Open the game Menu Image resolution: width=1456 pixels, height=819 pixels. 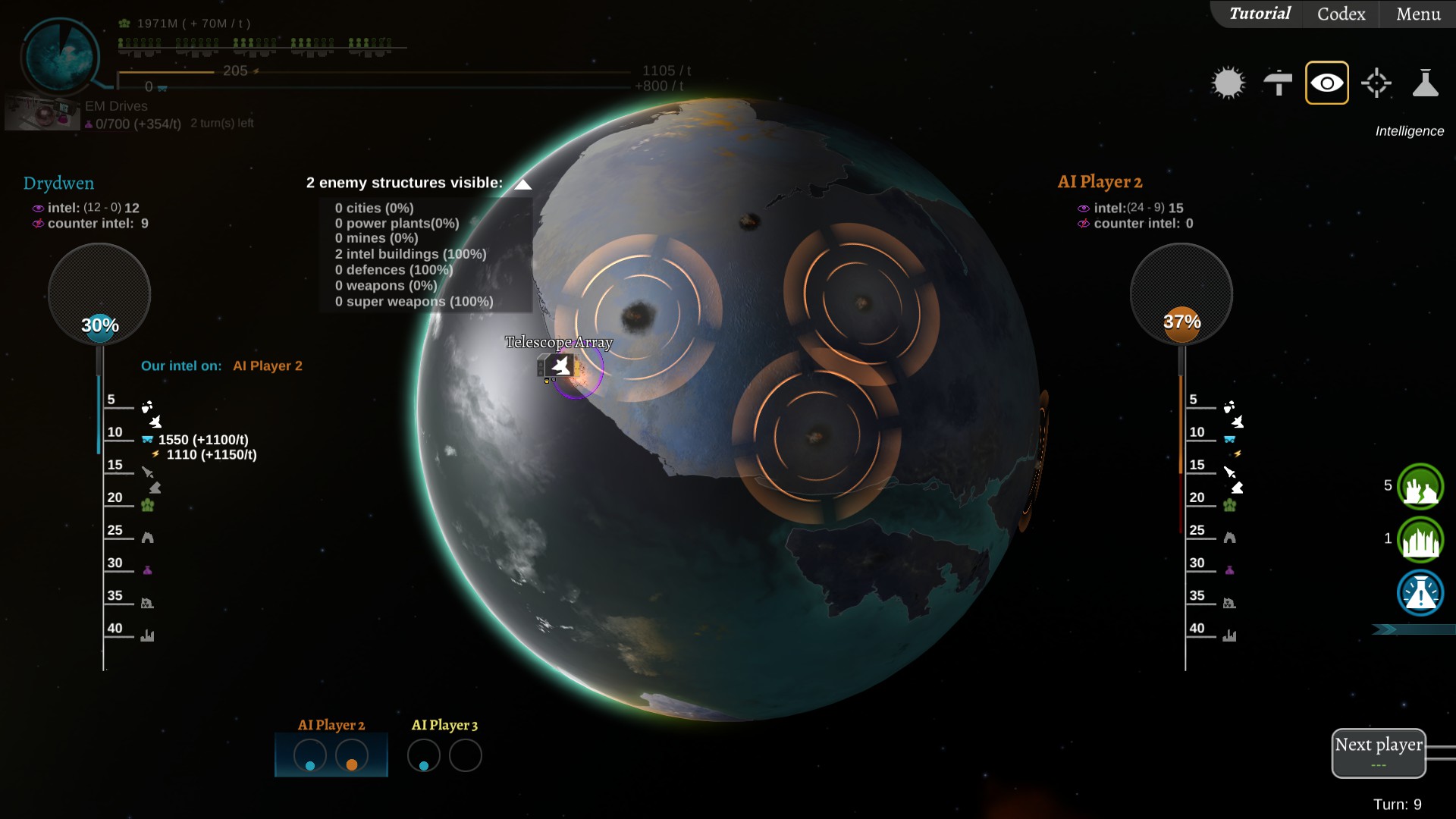1418,14
